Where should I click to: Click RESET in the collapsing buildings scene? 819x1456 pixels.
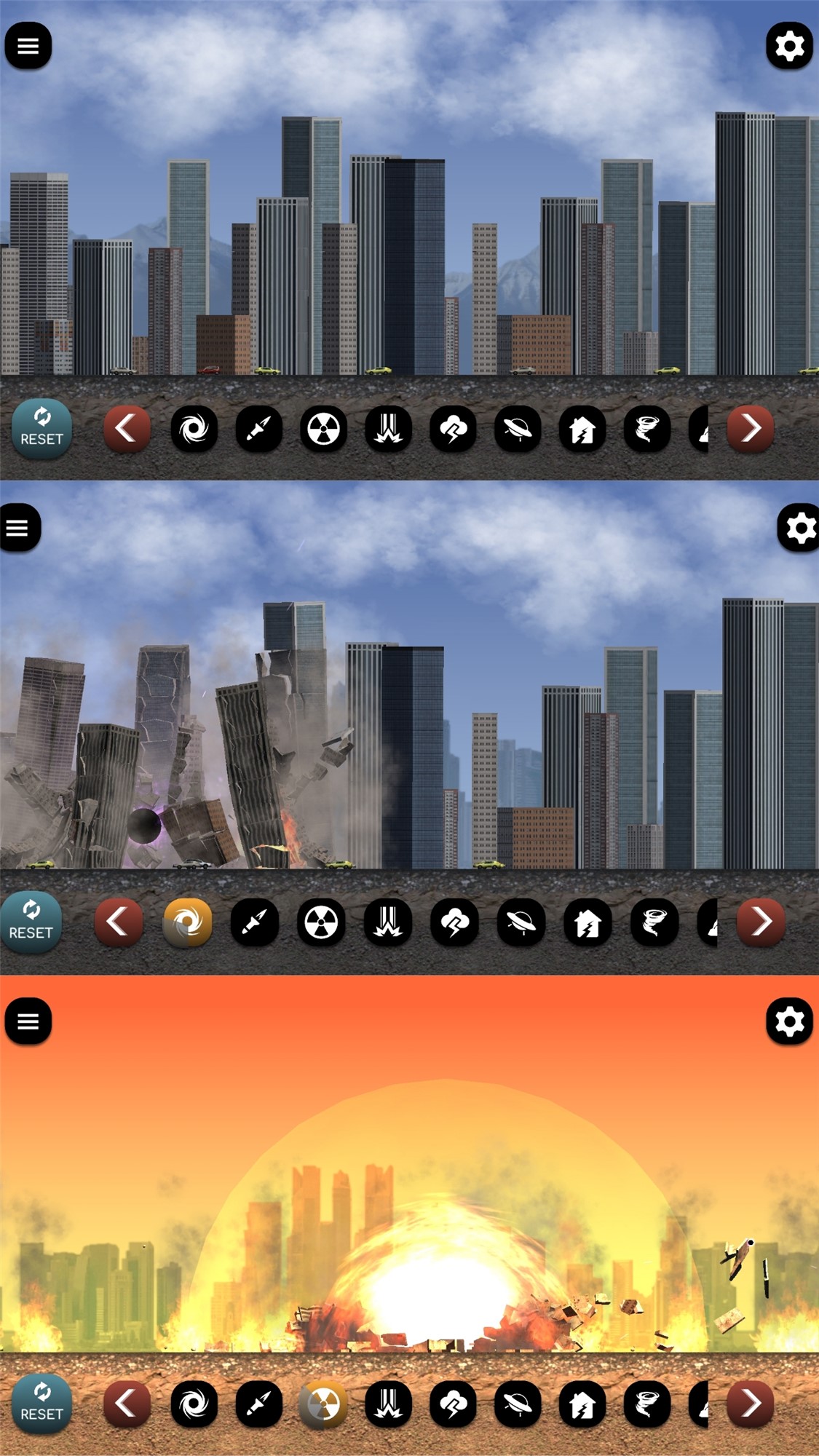coord(31,922)
